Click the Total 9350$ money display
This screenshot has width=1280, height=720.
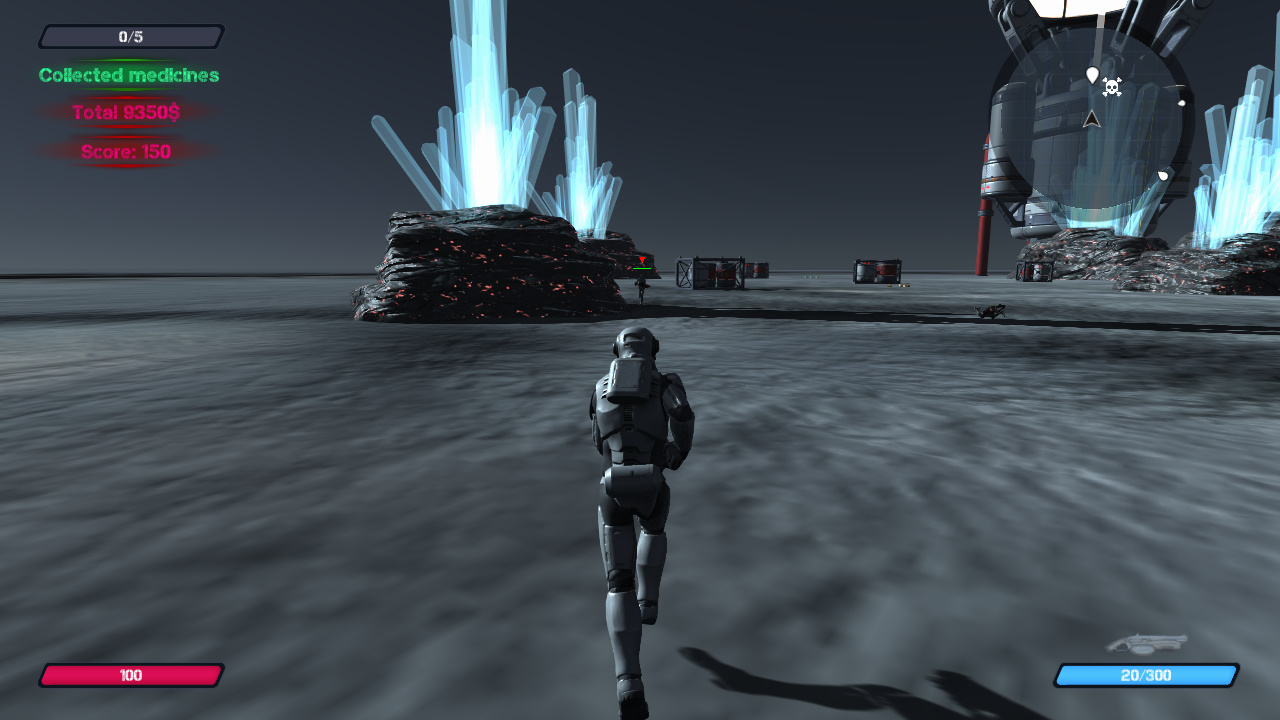tap(127, 113)
